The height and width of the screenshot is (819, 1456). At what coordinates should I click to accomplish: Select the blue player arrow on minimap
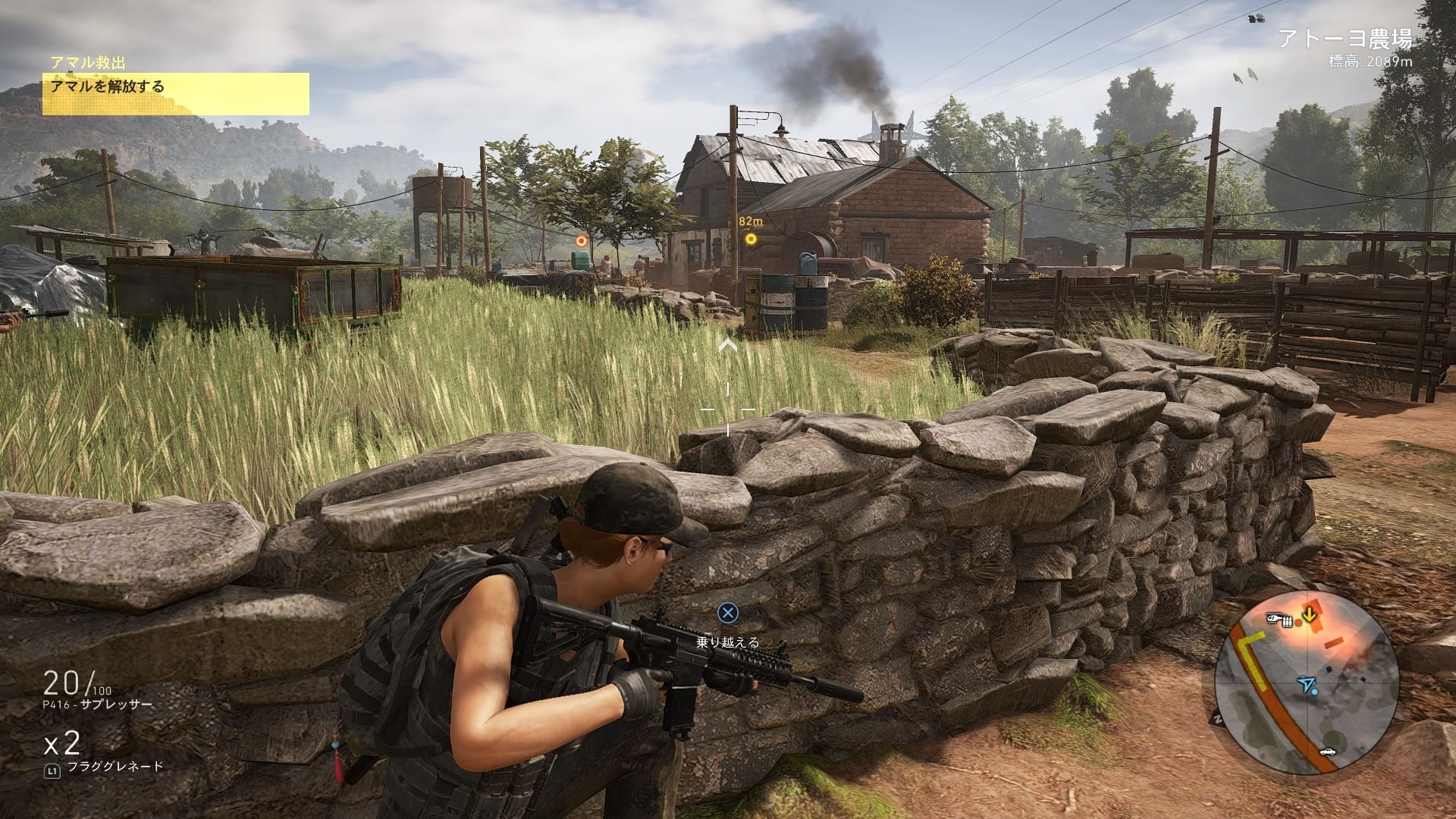[x=1305, y=685]
